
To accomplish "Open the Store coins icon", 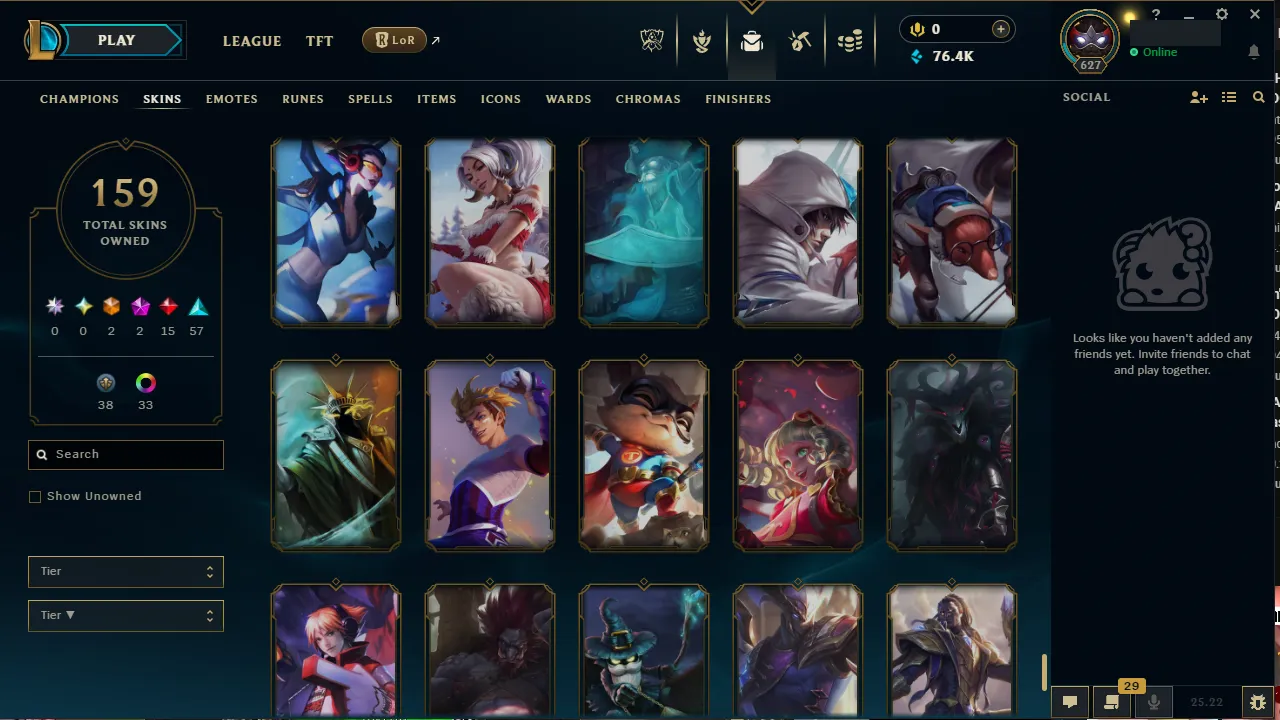I will 850,40.
